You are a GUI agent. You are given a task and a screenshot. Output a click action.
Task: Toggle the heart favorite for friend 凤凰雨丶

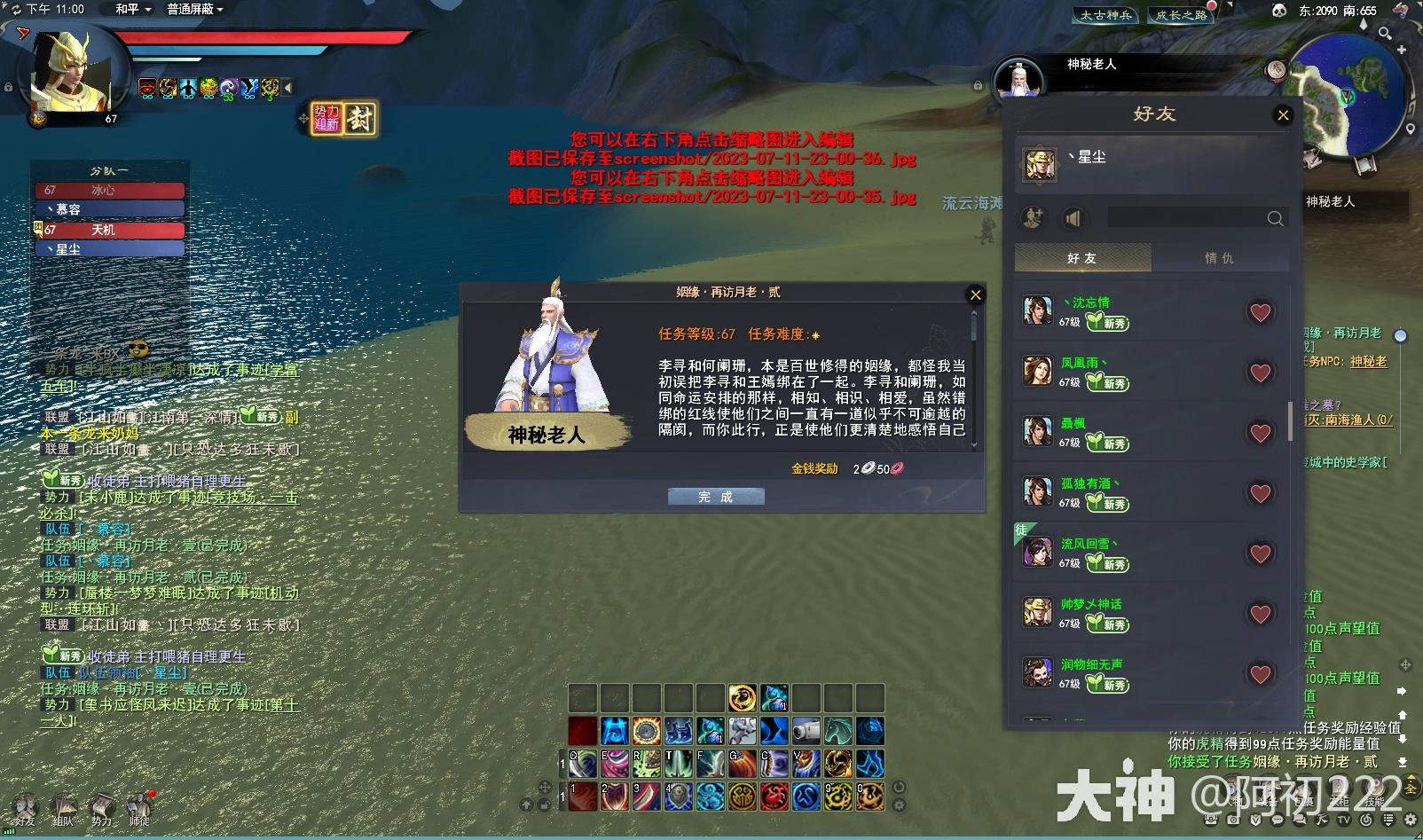click(x=1261, y=371)
